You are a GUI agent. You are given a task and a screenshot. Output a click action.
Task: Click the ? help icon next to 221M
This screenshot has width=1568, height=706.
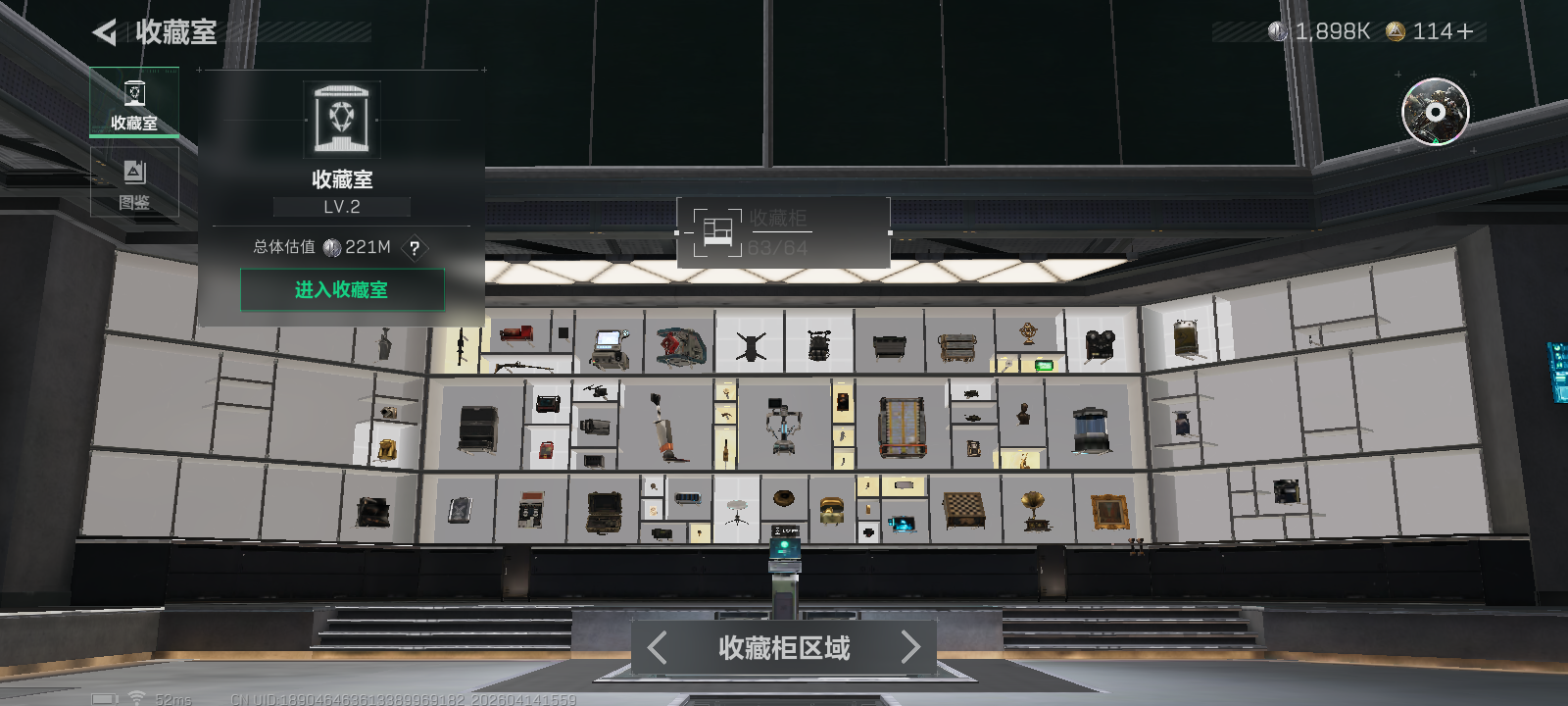[x=415, y=250]
